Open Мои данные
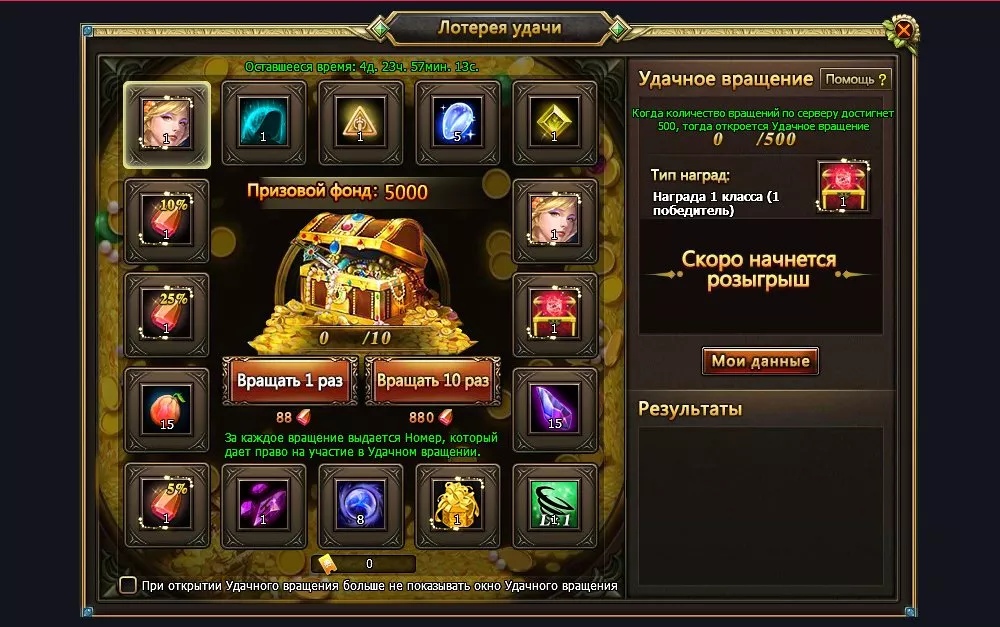The height and width of the screenshot is (627, 1000). pos(760,361)
